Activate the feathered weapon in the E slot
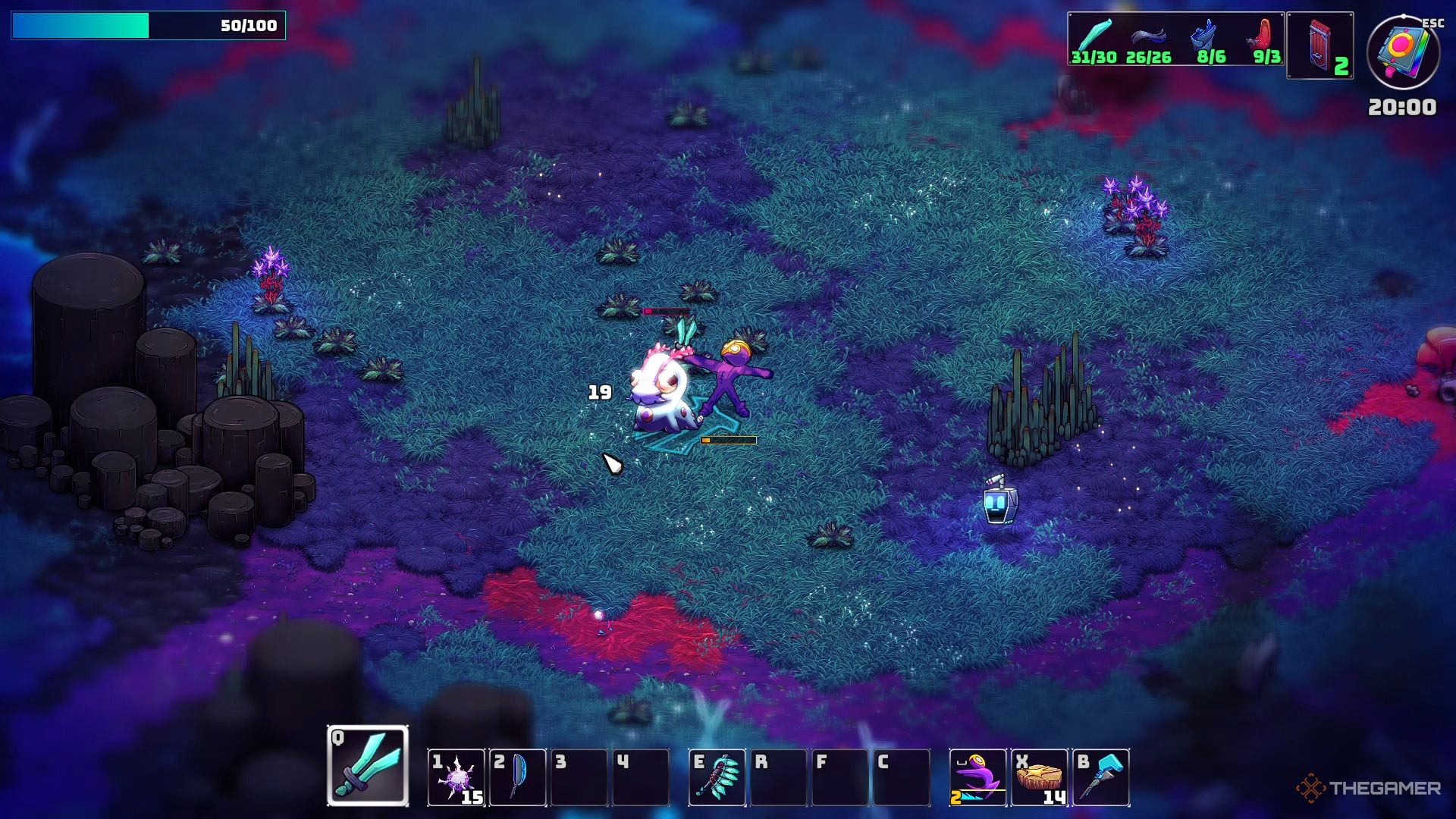The image size is (1456, 819). pyautogui.click(x=716, y=778)
